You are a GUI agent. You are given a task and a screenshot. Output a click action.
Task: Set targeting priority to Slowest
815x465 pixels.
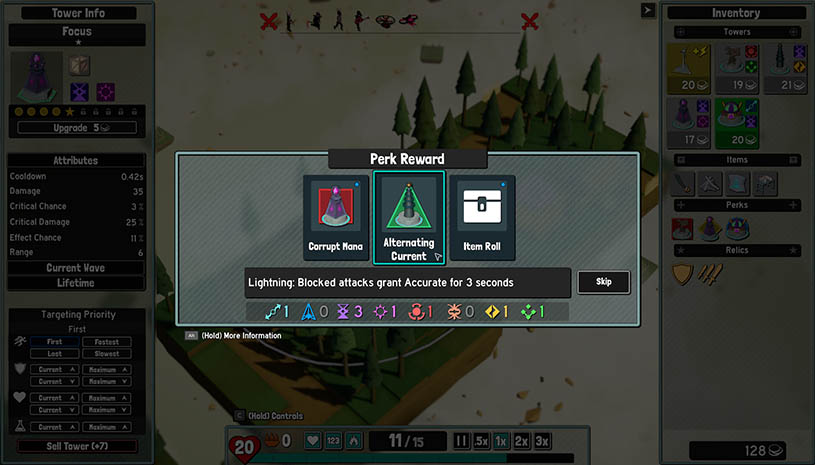[x=107, y=353]
